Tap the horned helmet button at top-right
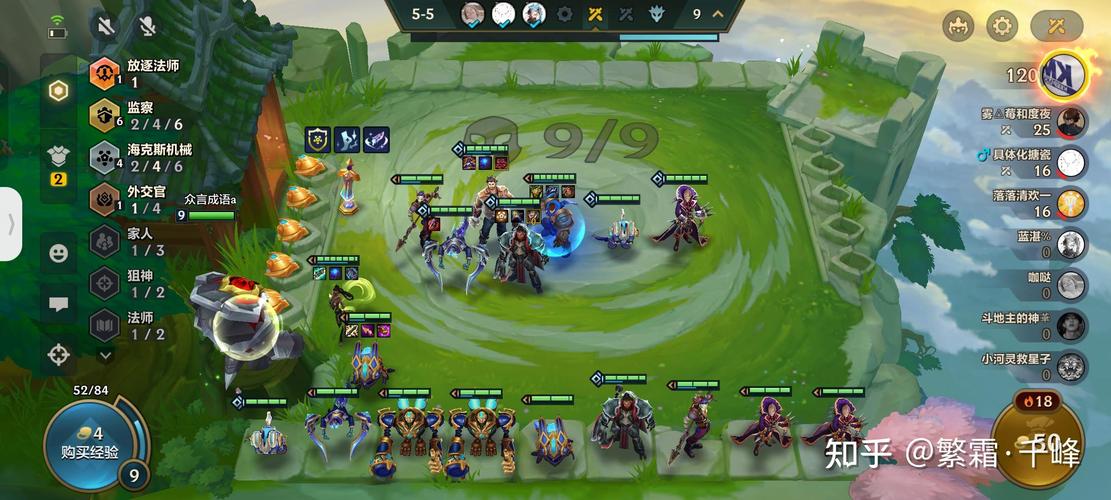Image resolution: width=1111 pixels, height=500 pixels. [x=958, y=26]
